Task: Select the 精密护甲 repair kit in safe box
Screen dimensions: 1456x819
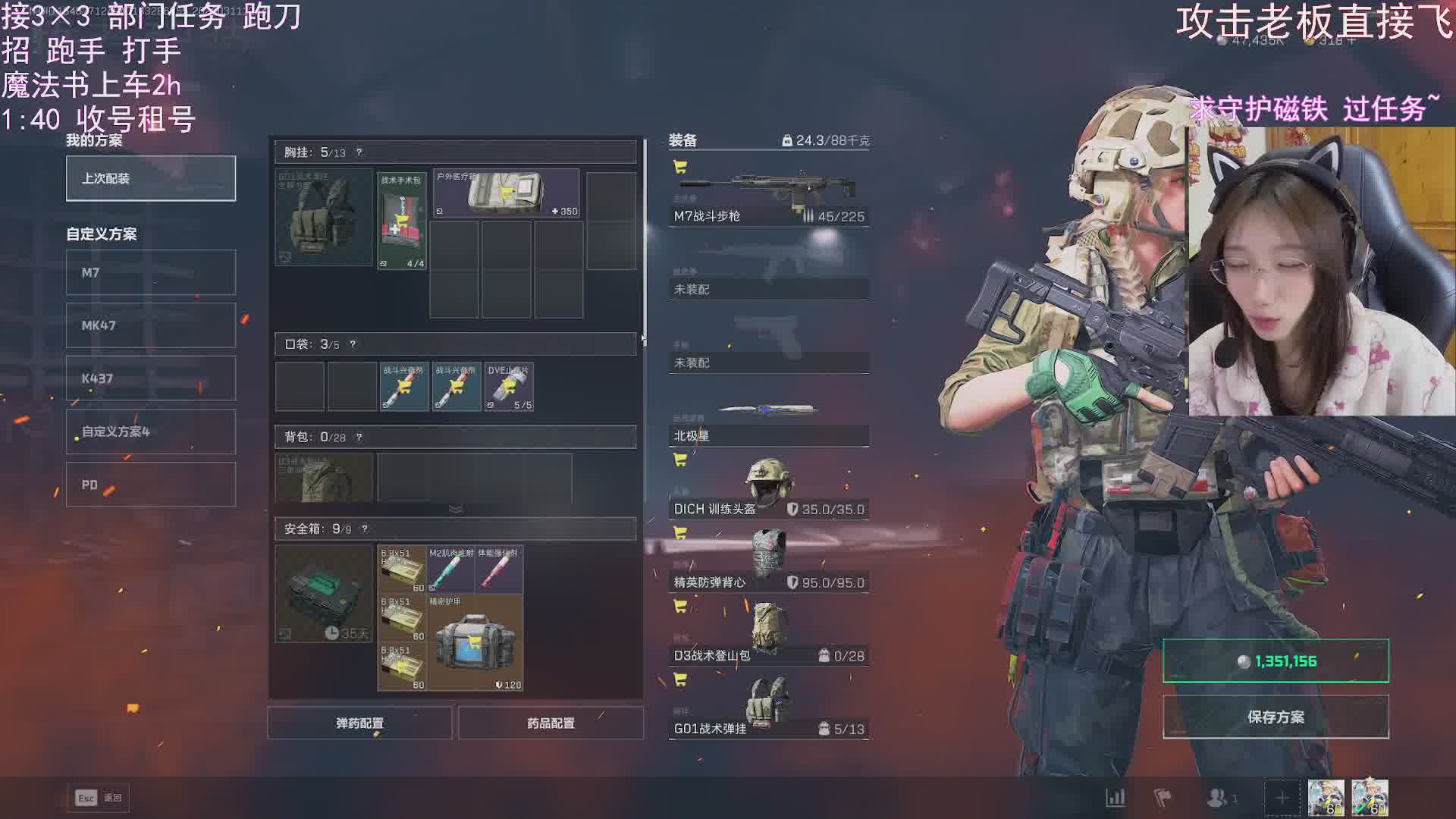Action: click(475, 643)
